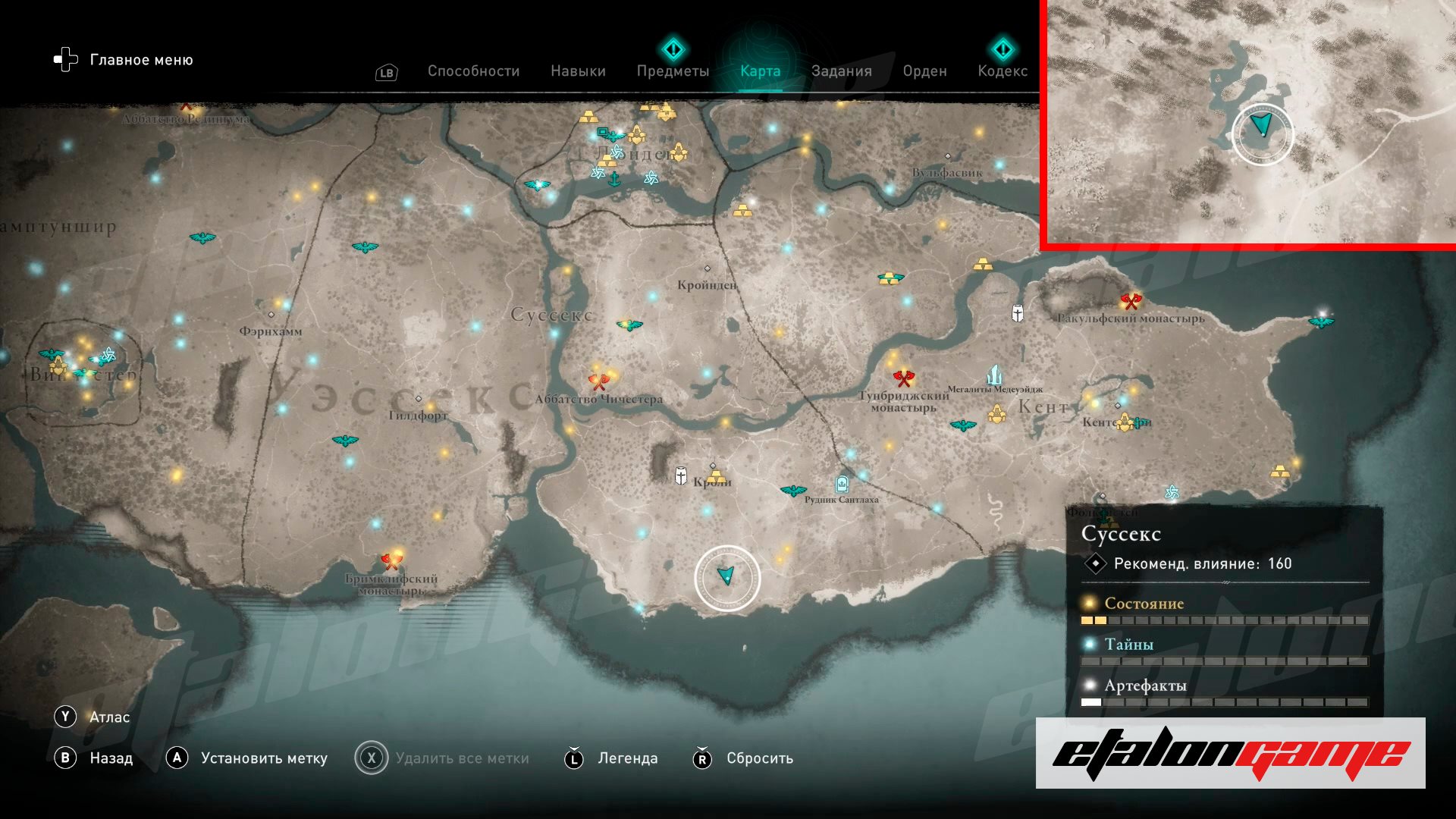Select the Ракульфский монастырь raid marker
Image resolution: width=1456 pixels, height=819 pixels.
coord(1131,302)
